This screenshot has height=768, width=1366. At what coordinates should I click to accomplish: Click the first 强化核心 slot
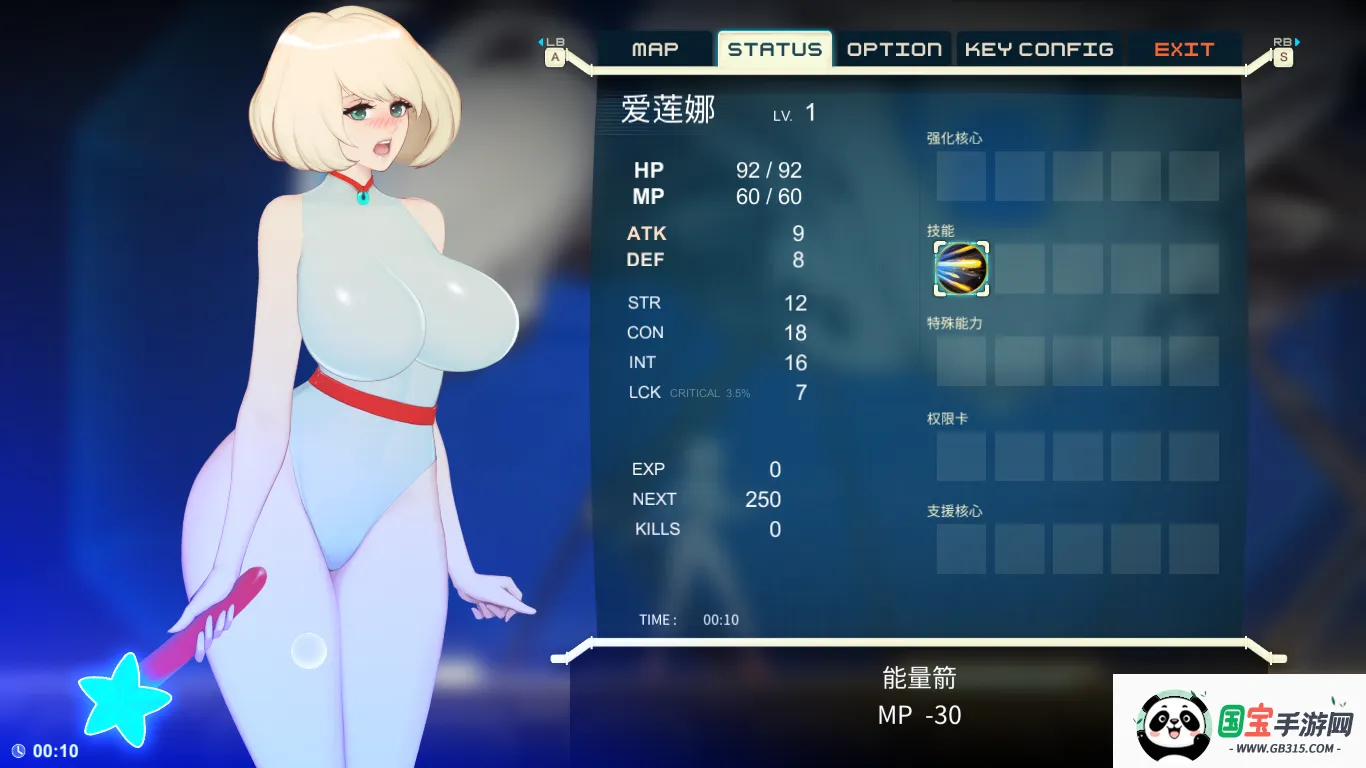pos(960,176)
